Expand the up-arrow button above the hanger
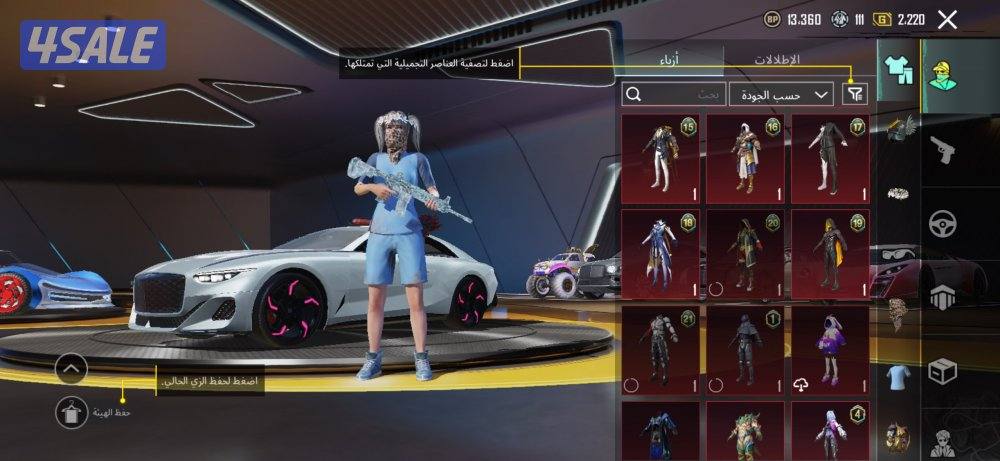1000x461 pixels. click(72, 368)
